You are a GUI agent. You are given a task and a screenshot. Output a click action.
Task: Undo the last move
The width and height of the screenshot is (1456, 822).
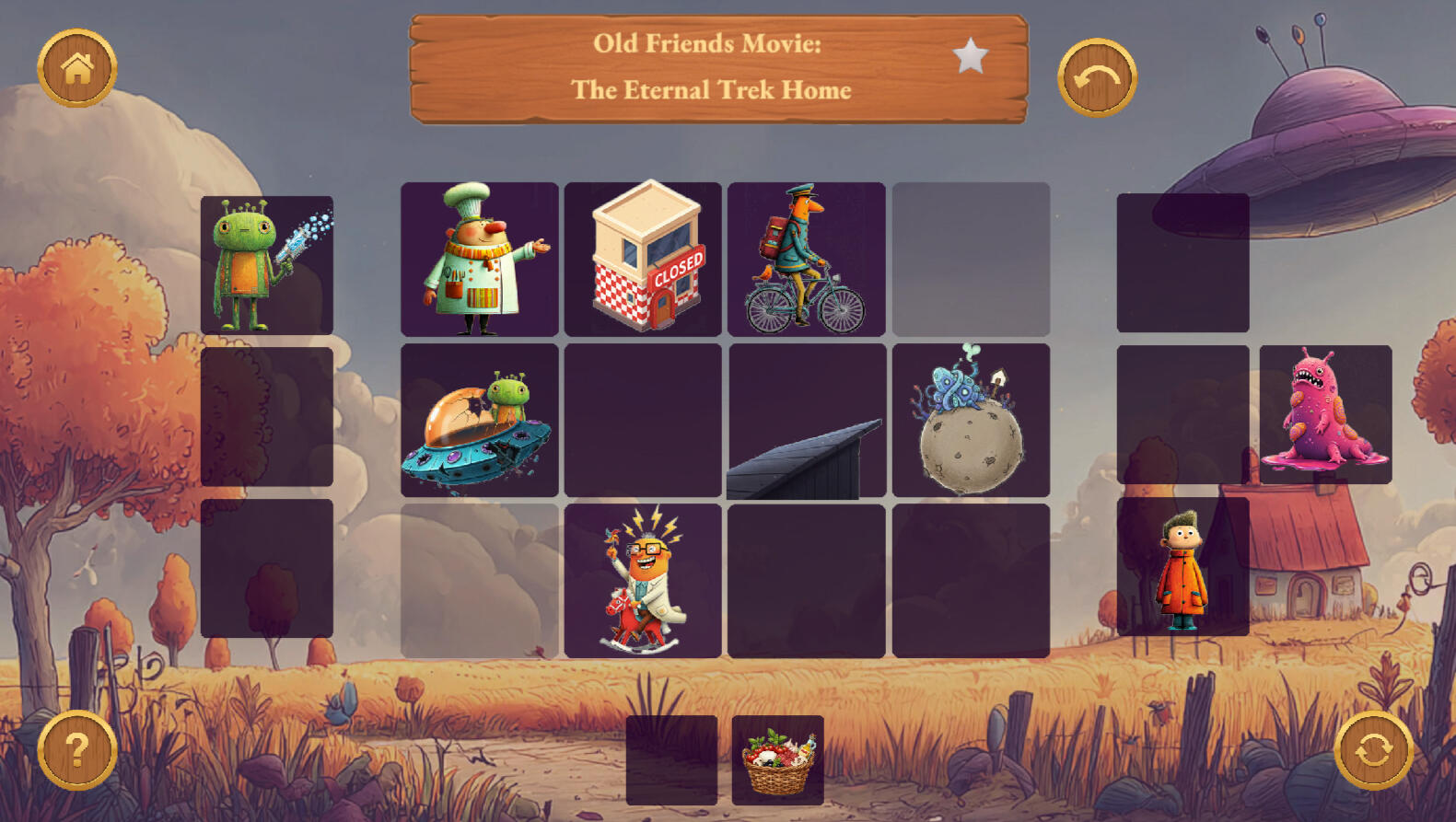tap(1097, 78)
